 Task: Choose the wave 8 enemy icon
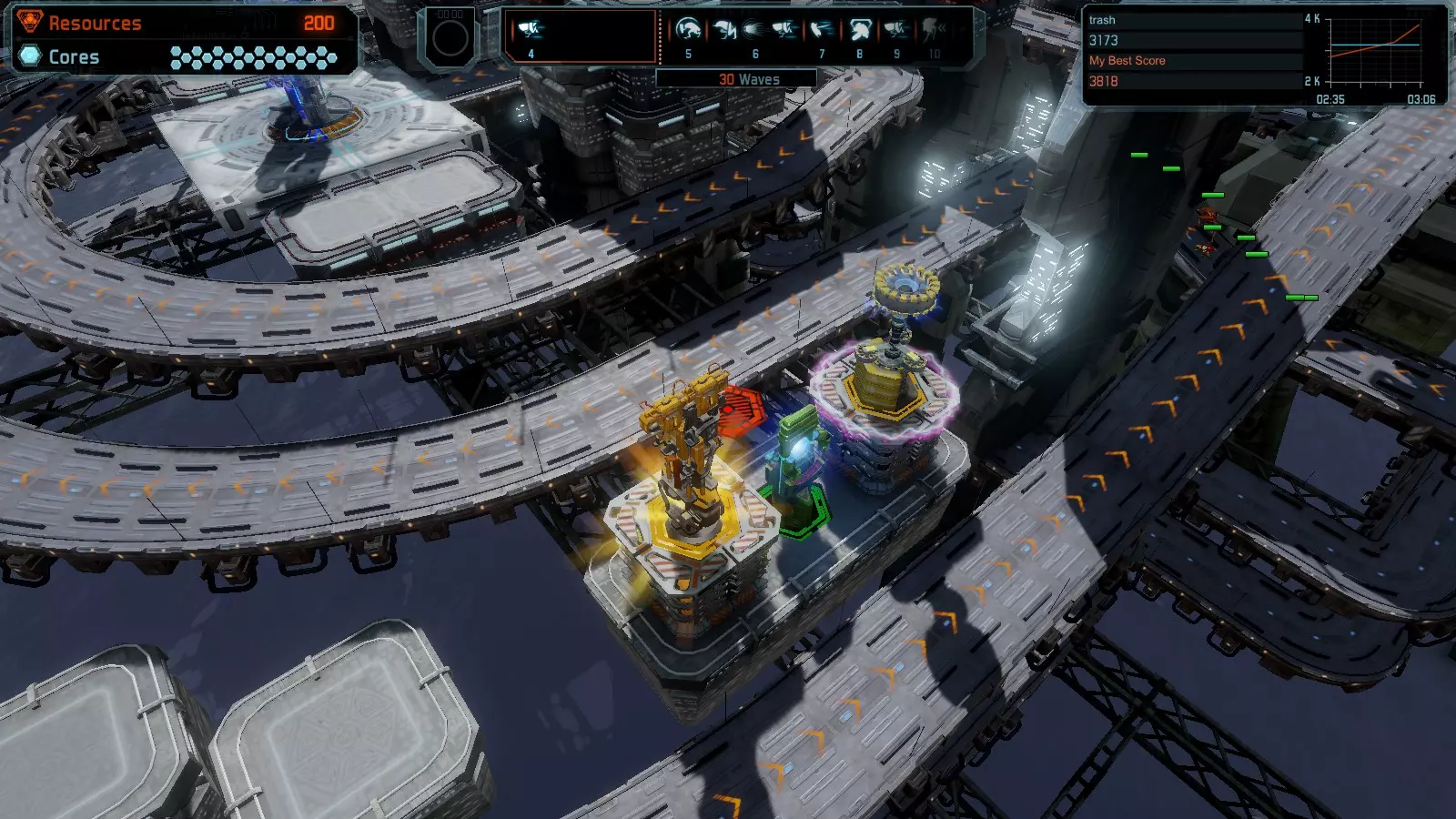coord(859,31)
